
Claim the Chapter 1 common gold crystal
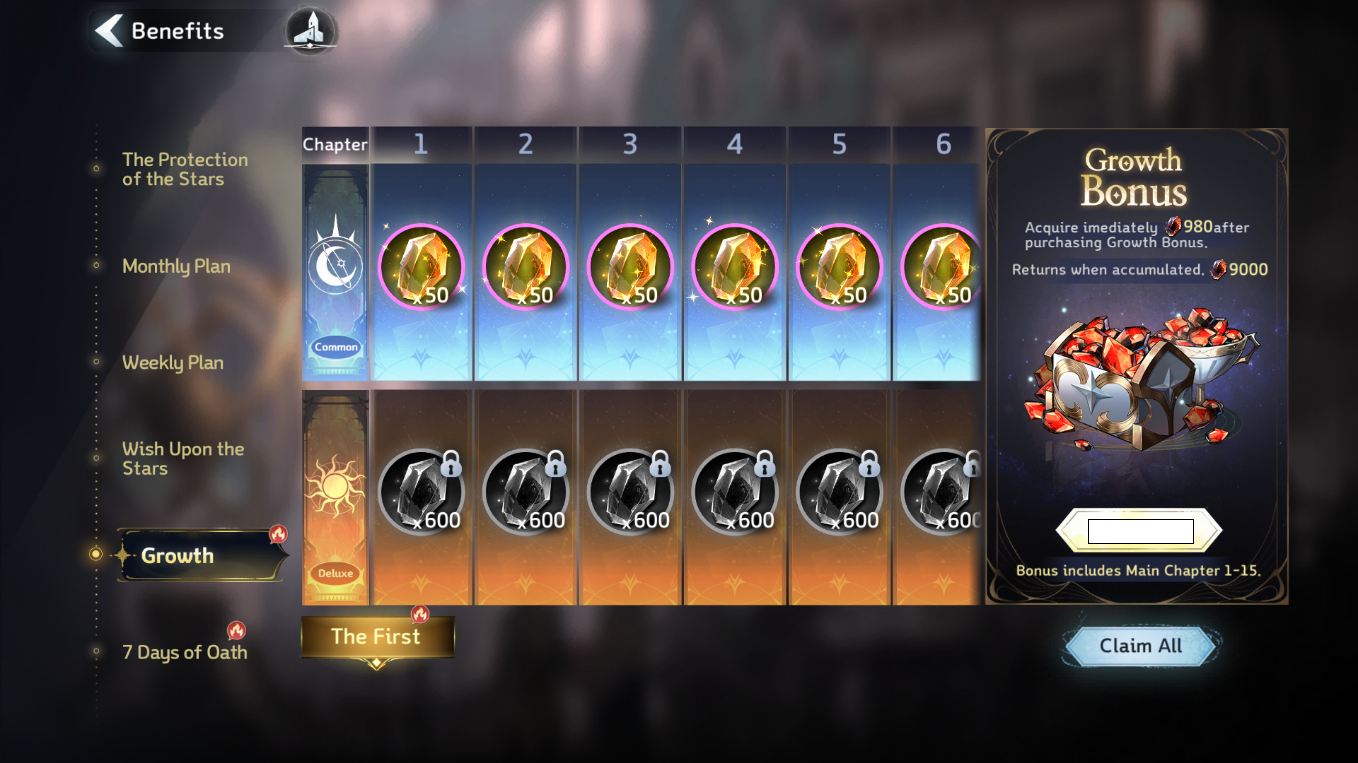421,267
